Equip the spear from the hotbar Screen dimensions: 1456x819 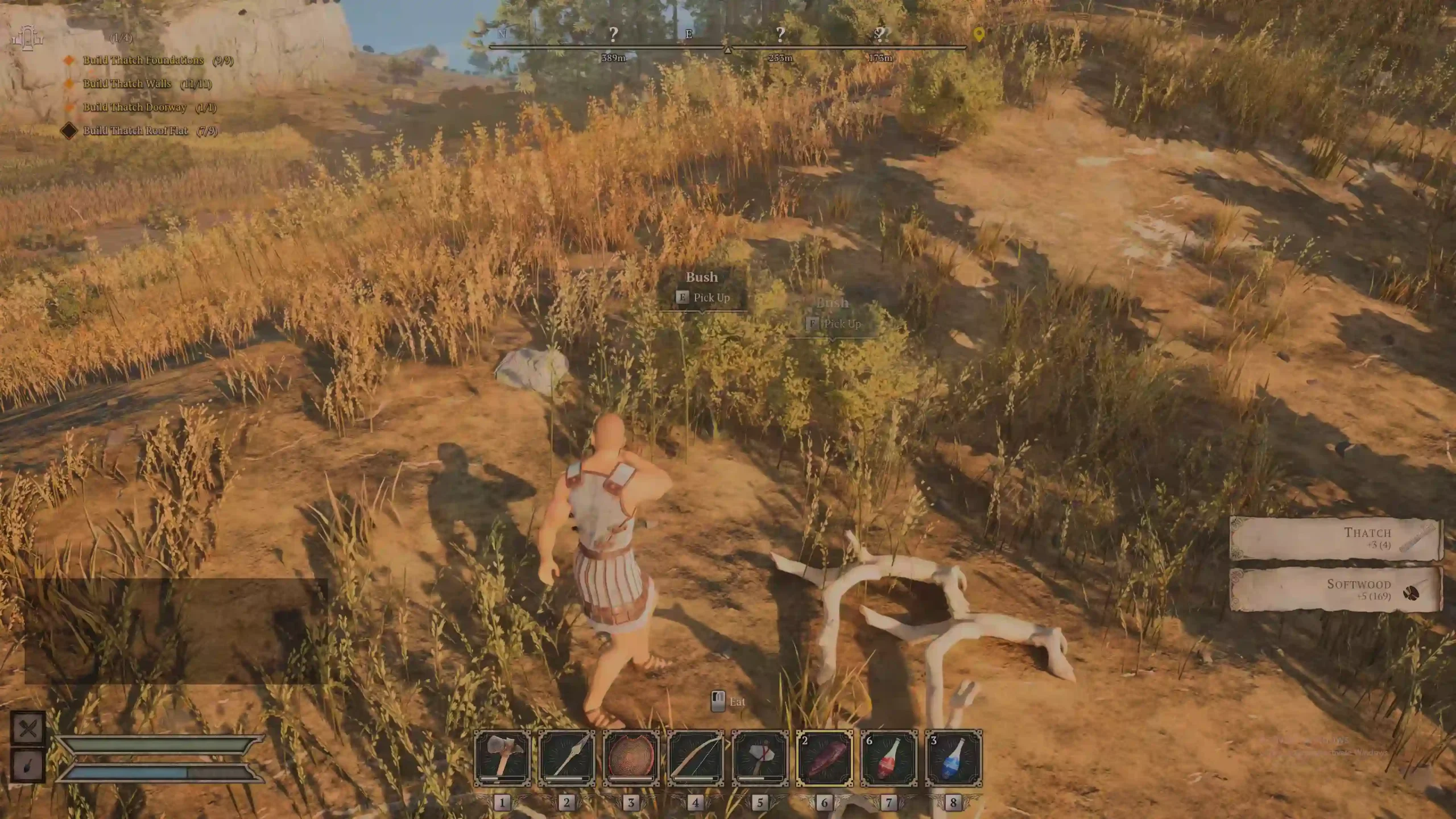point(566,758)
